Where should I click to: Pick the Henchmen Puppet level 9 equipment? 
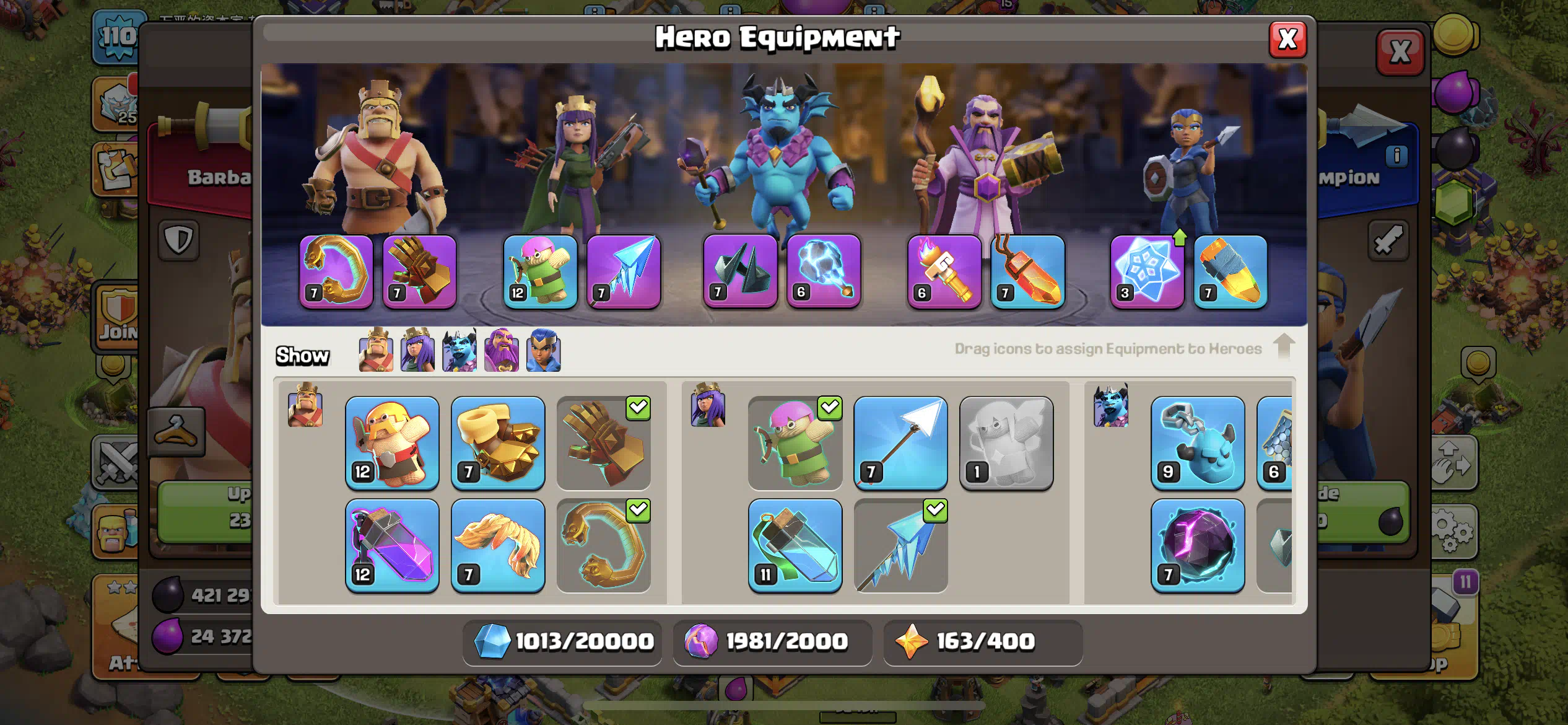click(1198, 443)
